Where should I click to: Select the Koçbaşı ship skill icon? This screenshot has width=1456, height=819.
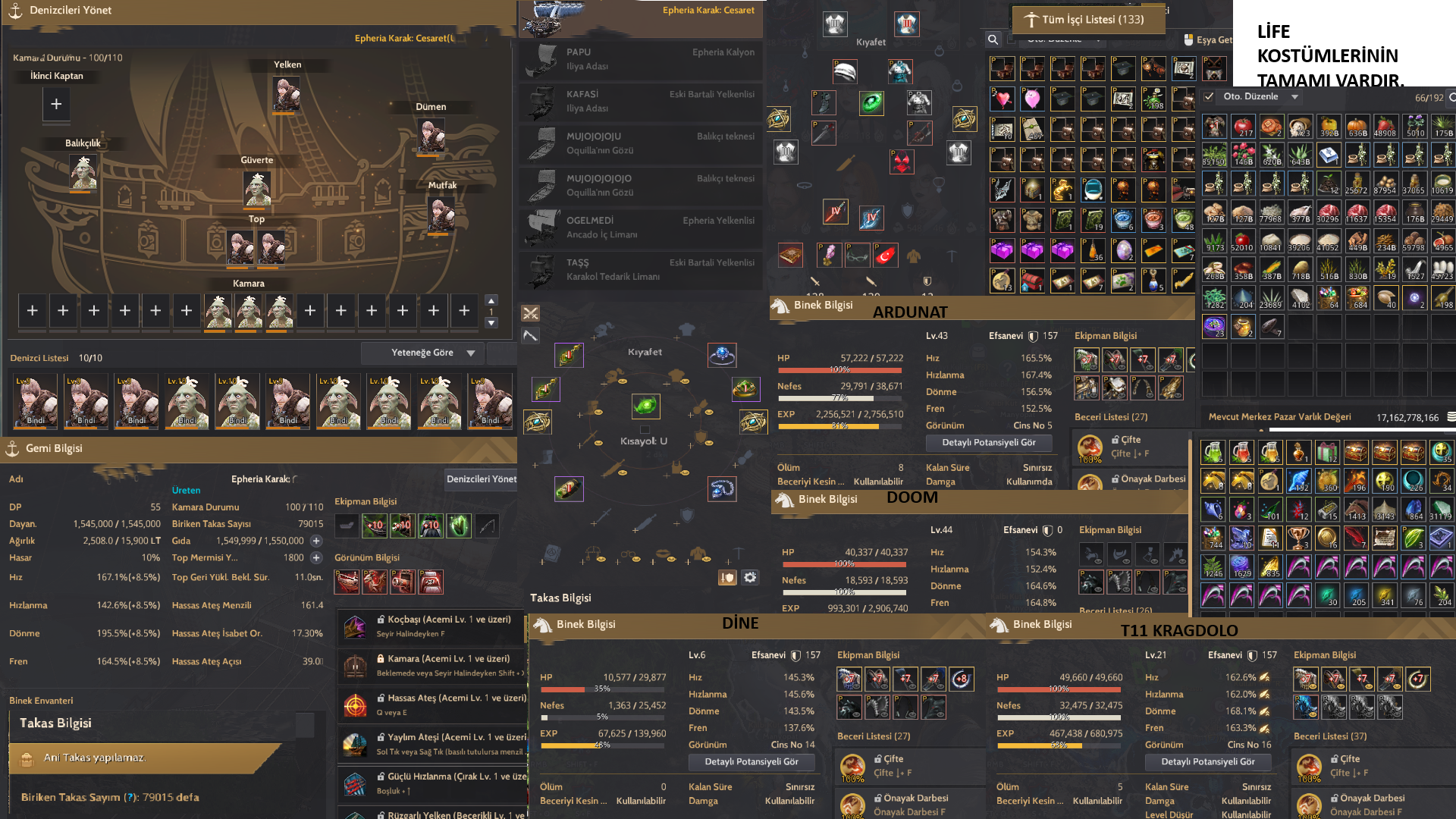click(x=354, y=626)
